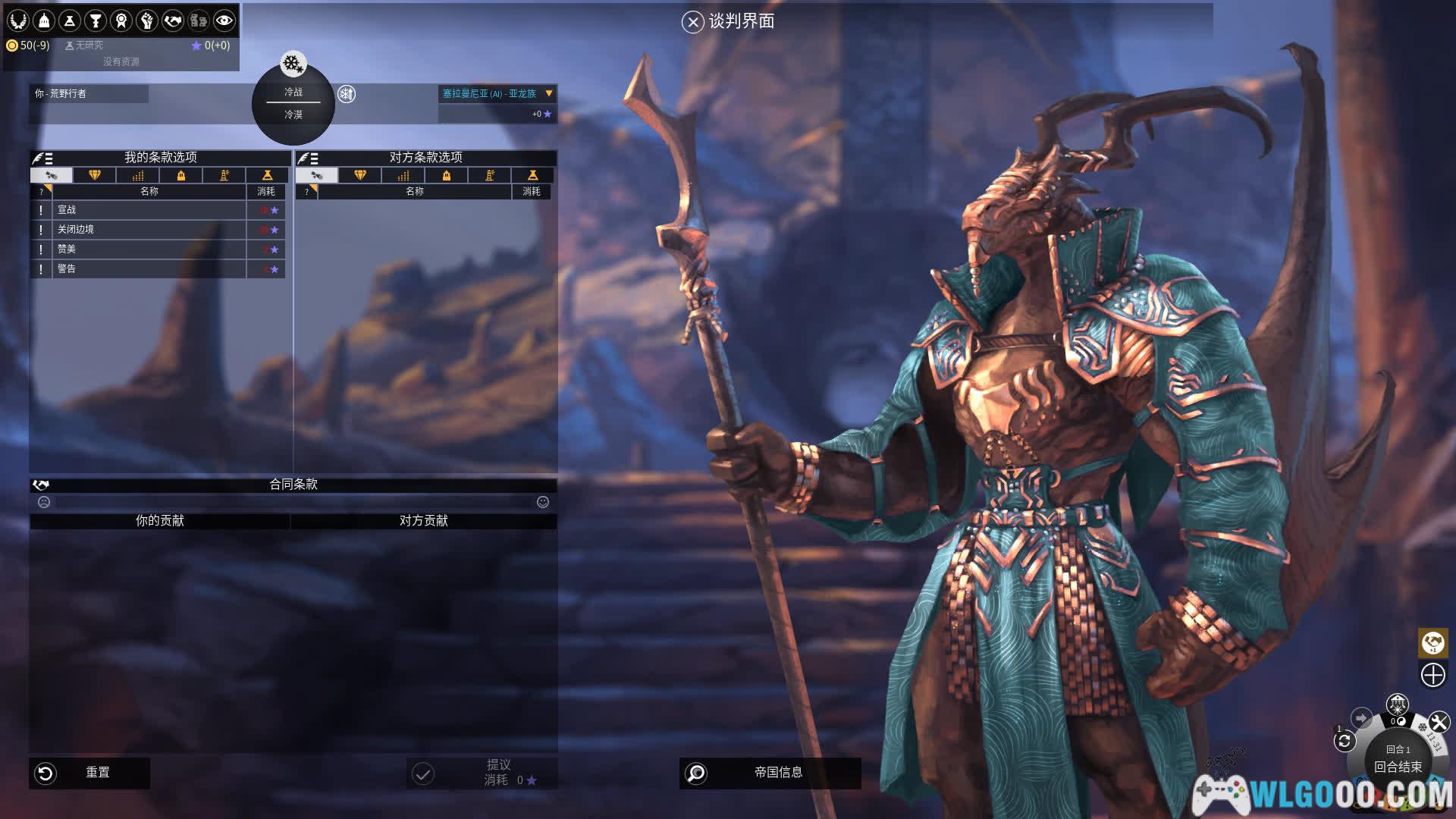Viewport: 1456px width, 819px height.
Task: Open the 塞拉曼尼亚 faction dropdown
Action: [549, 93]
